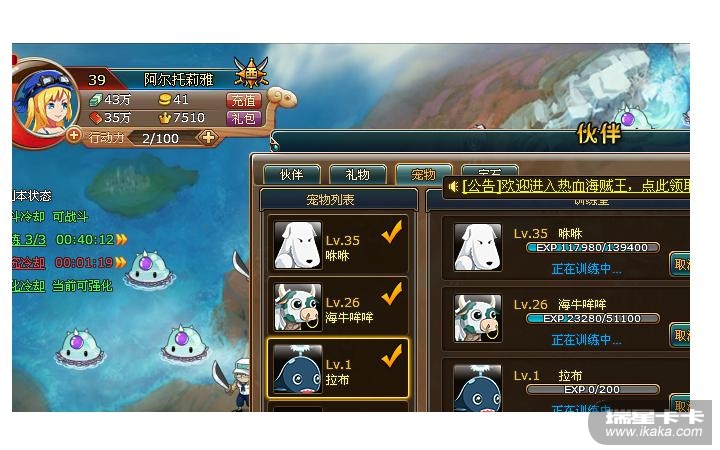Click the blonde captain avatar portrait

pyautogui.click(x=43, y=103)
